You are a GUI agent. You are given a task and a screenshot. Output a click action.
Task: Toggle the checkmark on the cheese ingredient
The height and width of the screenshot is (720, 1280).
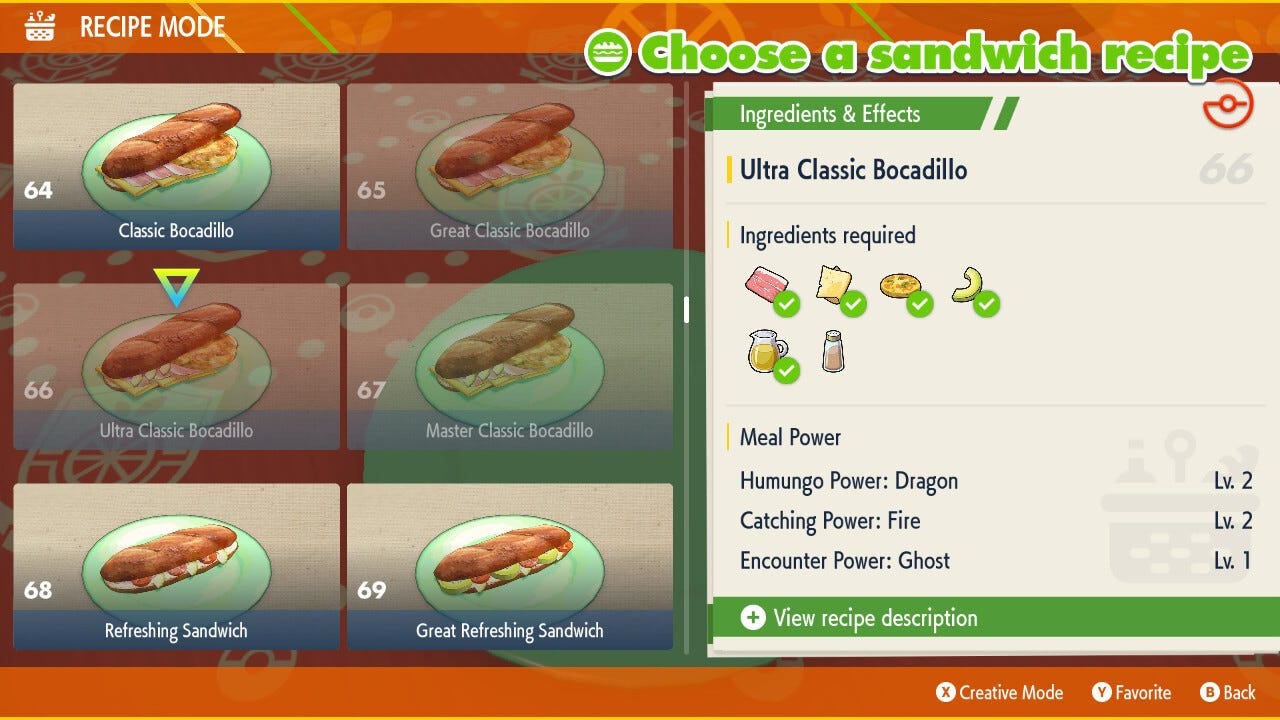point(854,305)
